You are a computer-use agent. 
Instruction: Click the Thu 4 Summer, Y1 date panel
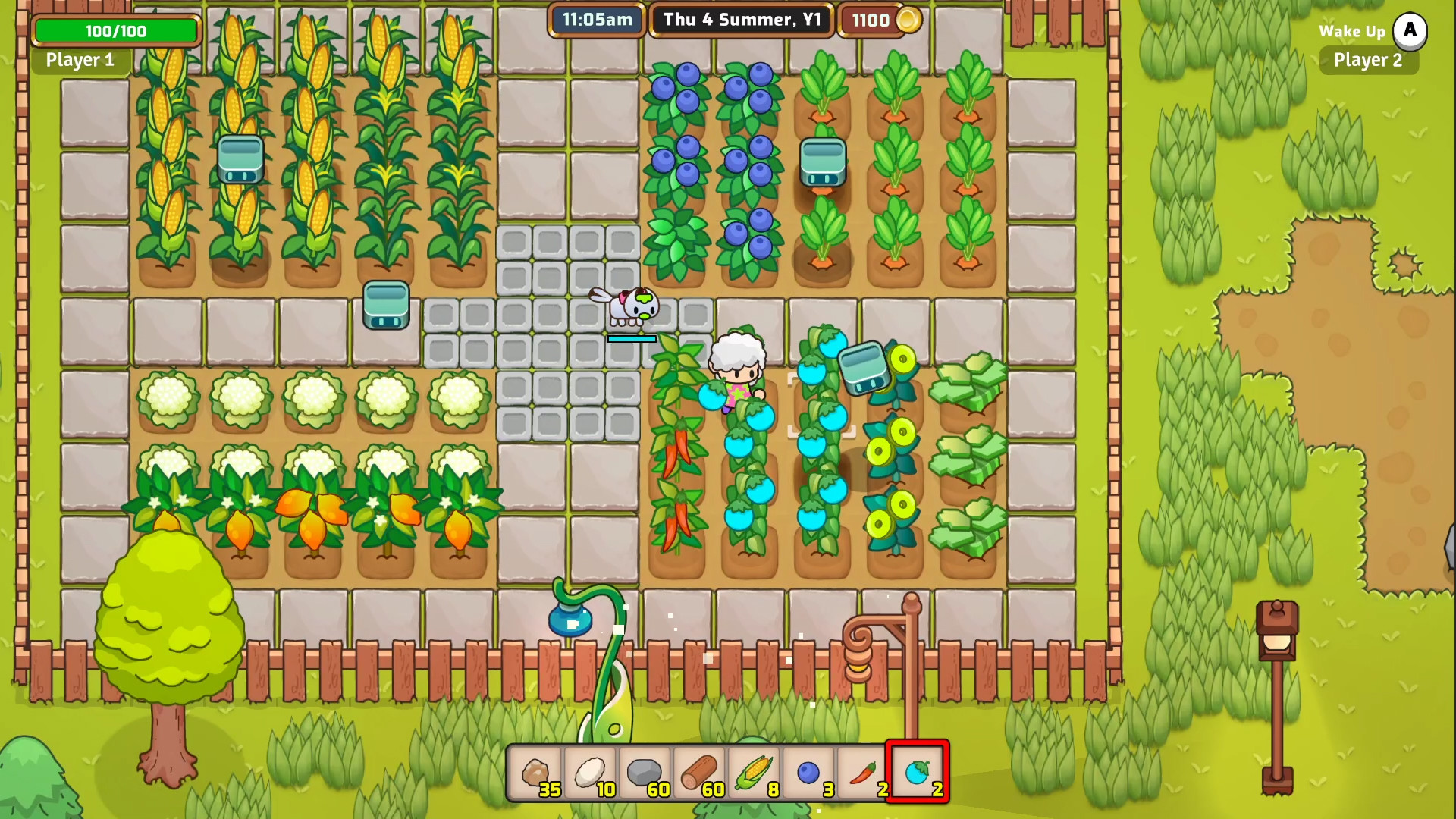739,20
